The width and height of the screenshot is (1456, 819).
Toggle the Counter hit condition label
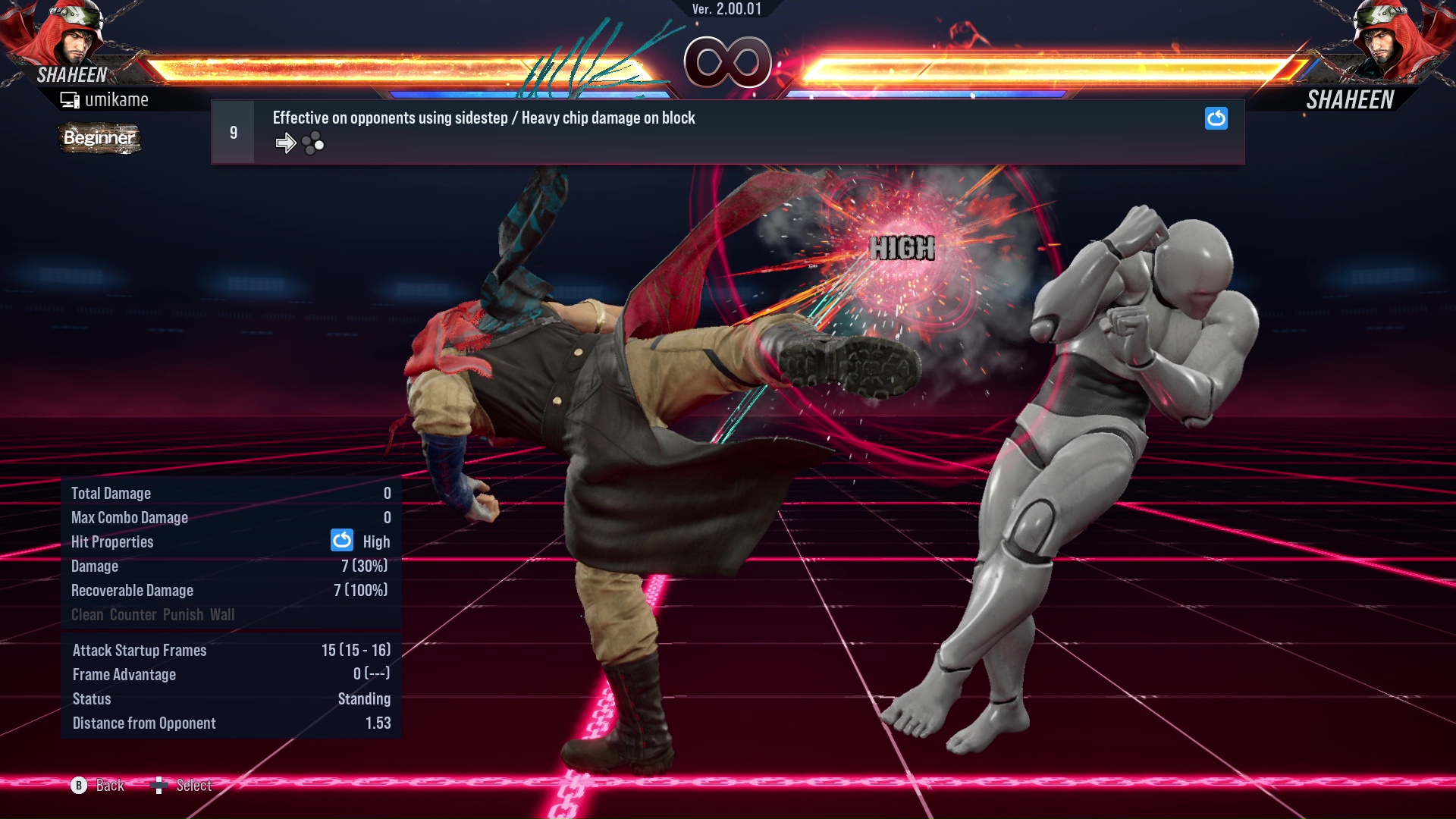pos(133,614)
